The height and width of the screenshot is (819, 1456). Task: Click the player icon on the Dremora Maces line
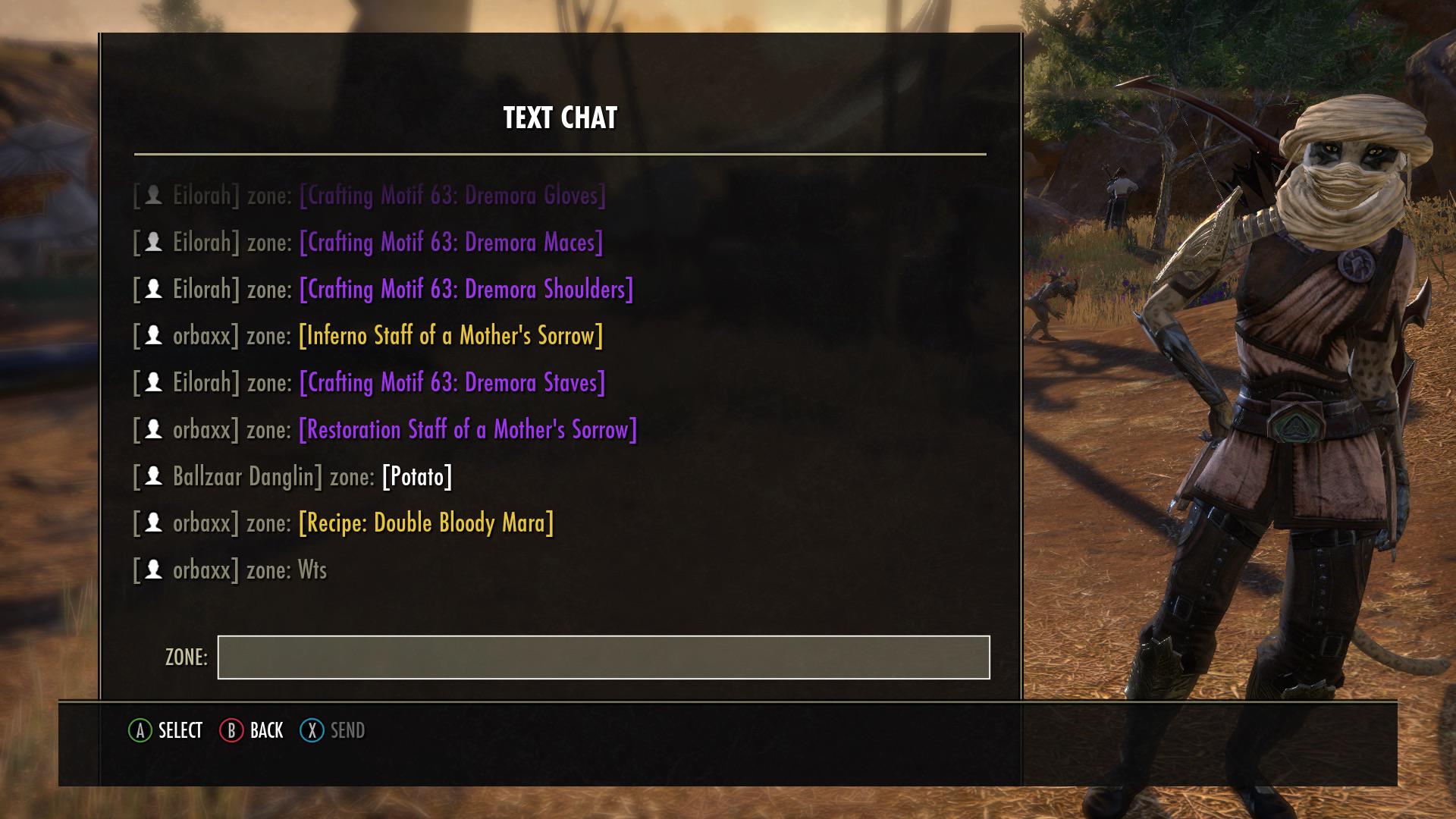click(x=155, y=243)
